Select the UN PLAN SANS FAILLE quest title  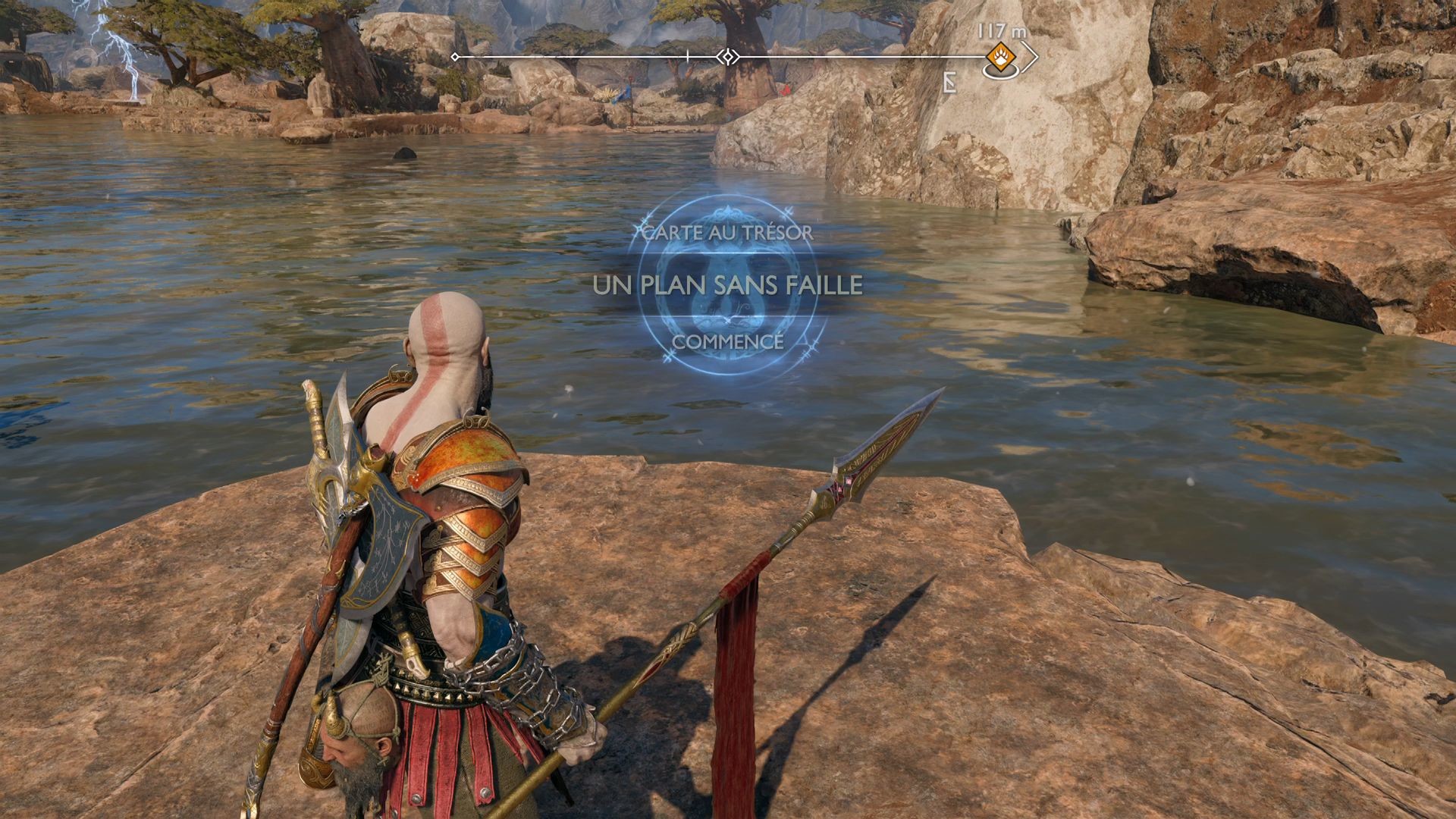726,284
